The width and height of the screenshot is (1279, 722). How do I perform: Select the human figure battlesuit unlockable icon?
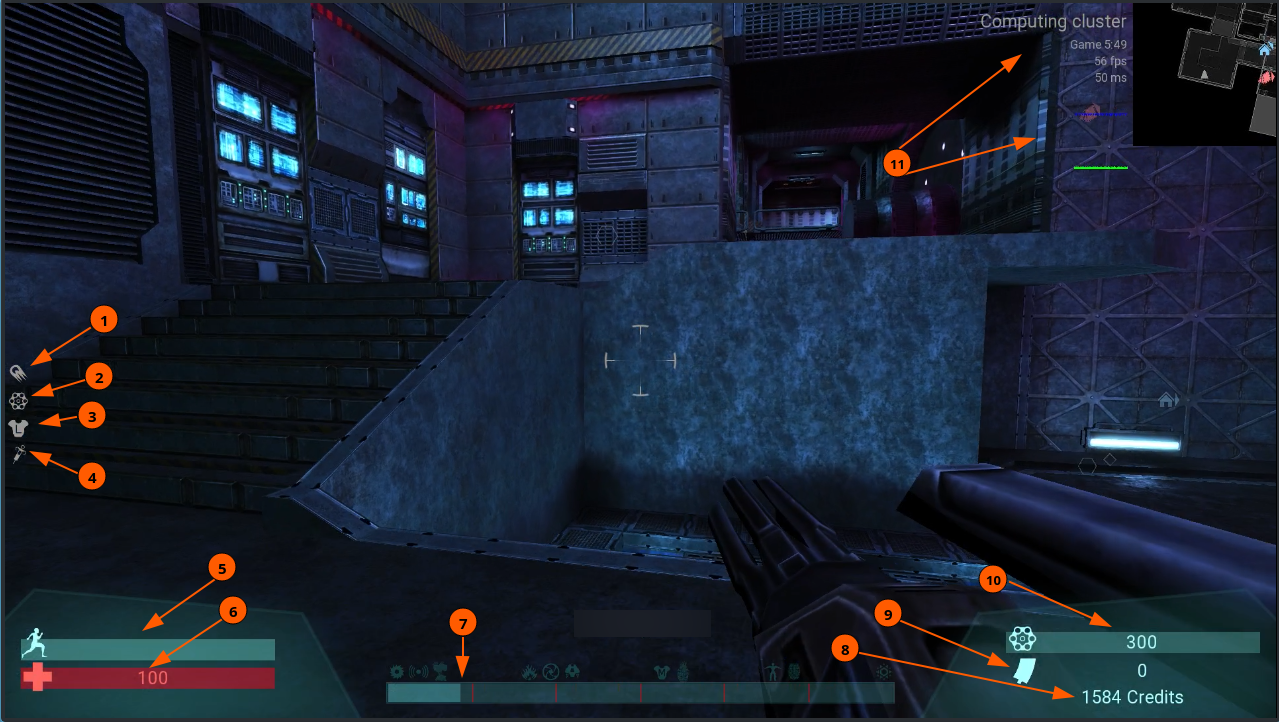point(771,672)
